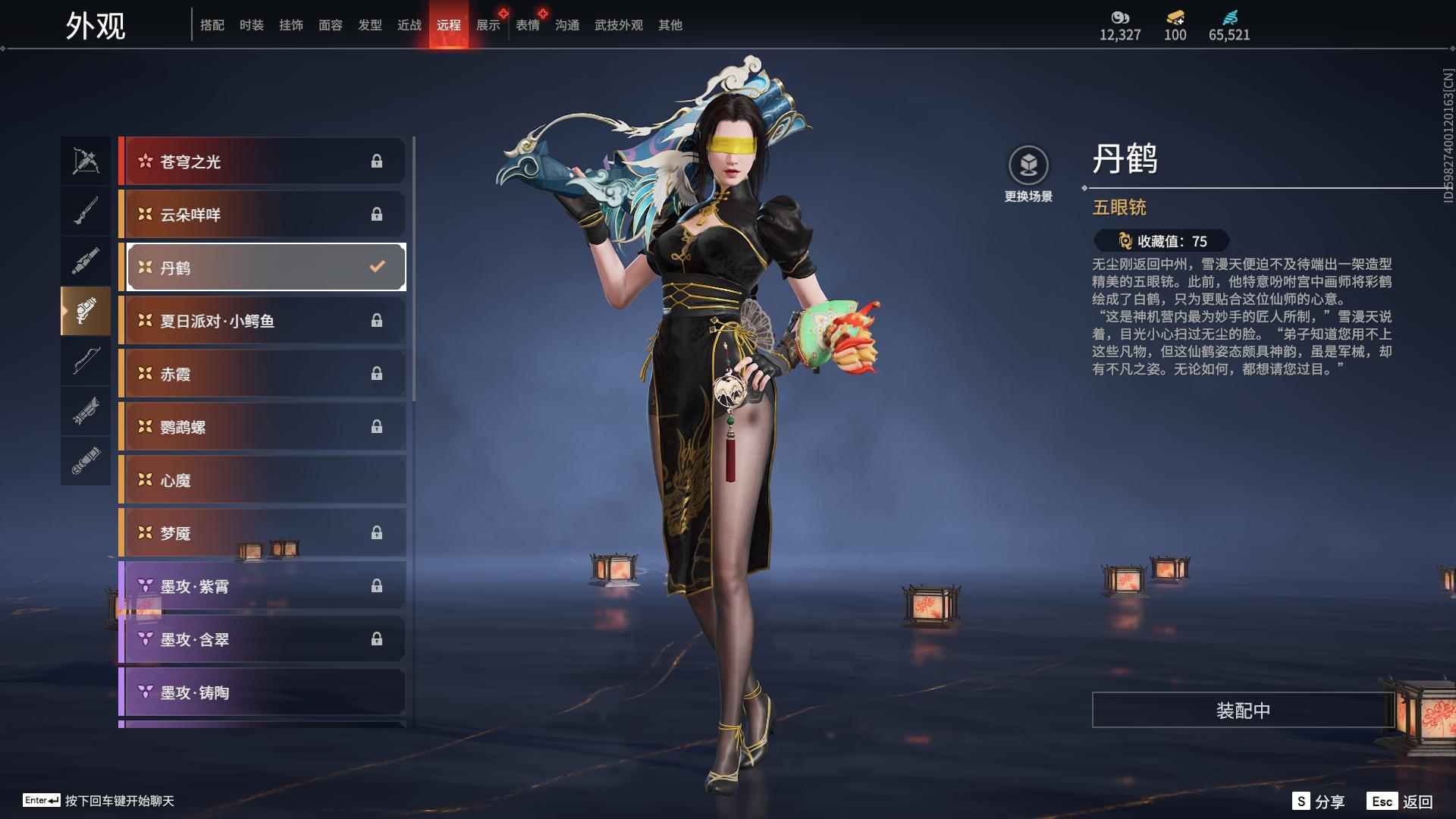Select the crossbow weapon category icon

[x=85, y=160]
